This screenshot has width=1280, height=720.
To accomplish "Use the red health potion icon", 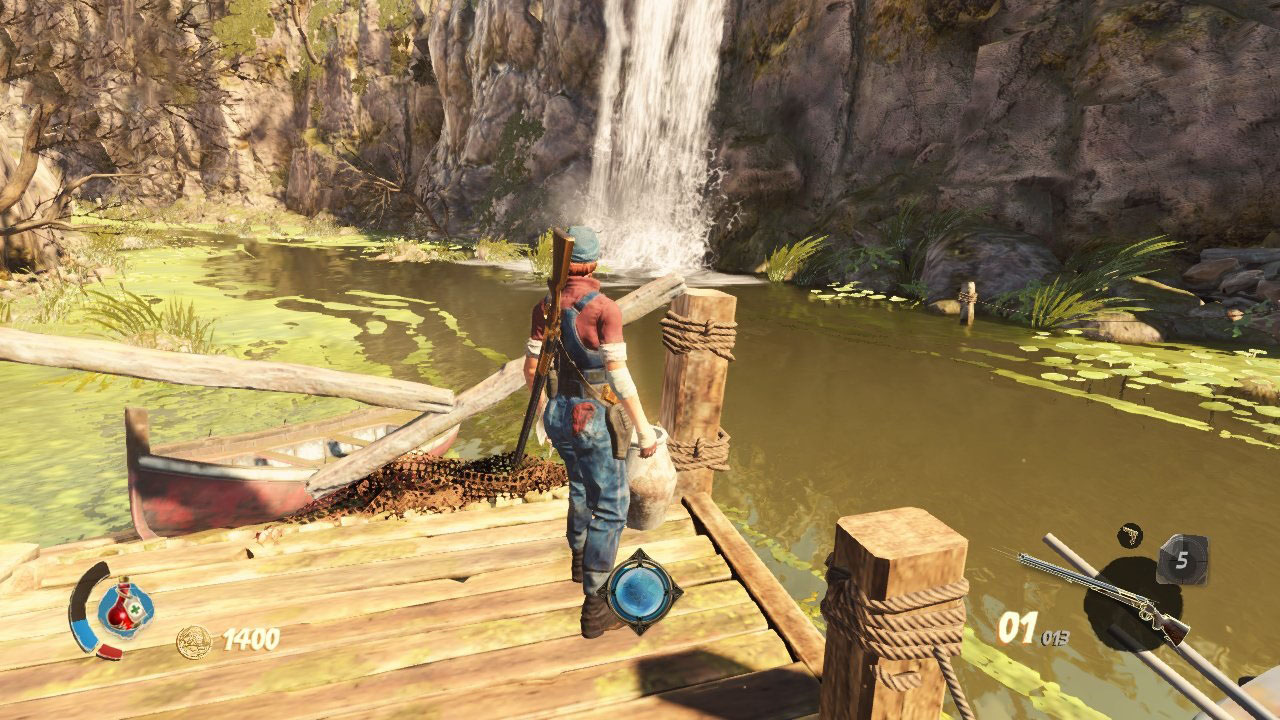I will coord(124,608).
